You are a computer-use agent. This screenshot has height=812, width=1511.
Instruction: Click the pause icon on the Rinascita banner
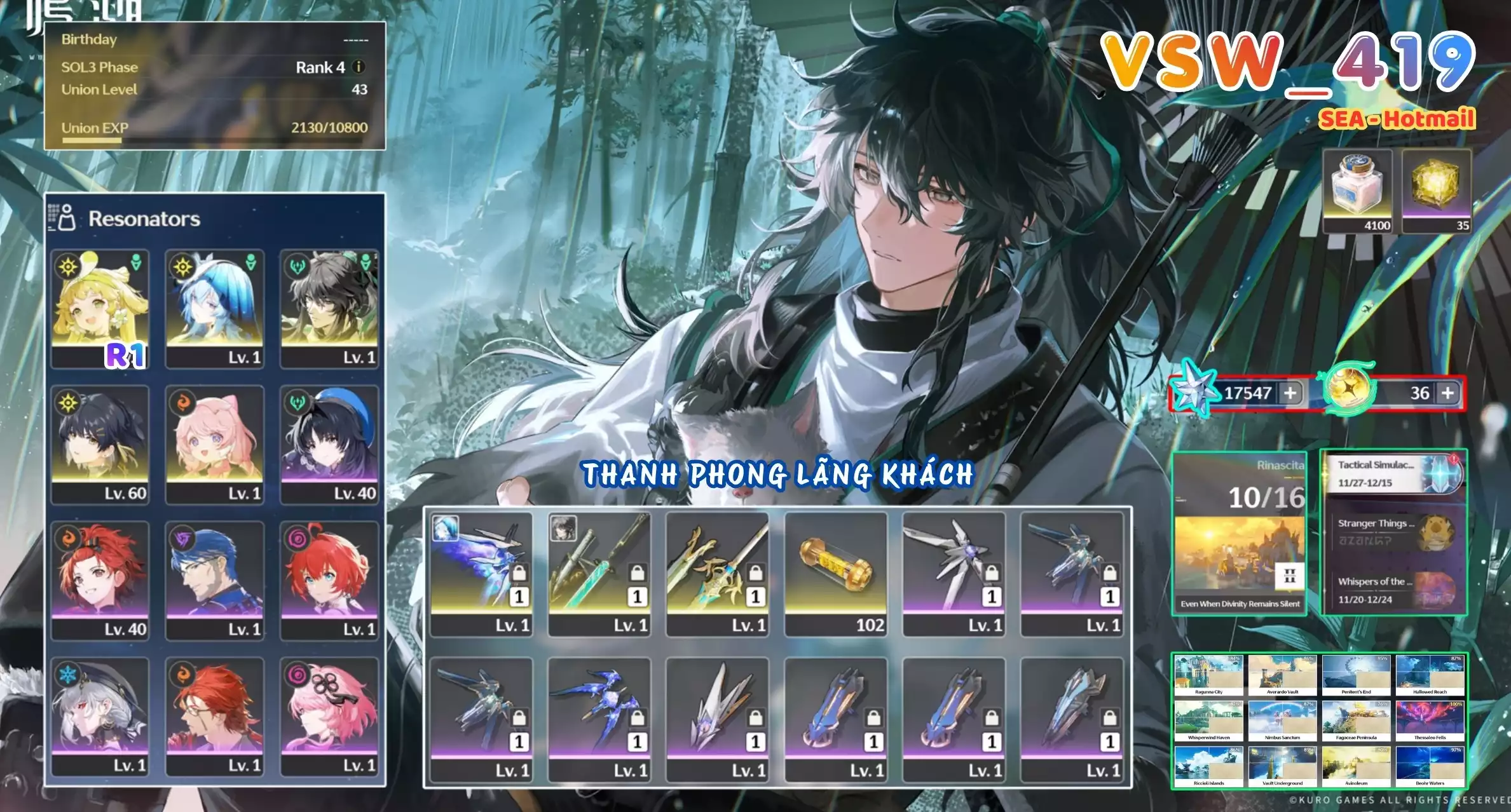click(x=1290, y=576)
